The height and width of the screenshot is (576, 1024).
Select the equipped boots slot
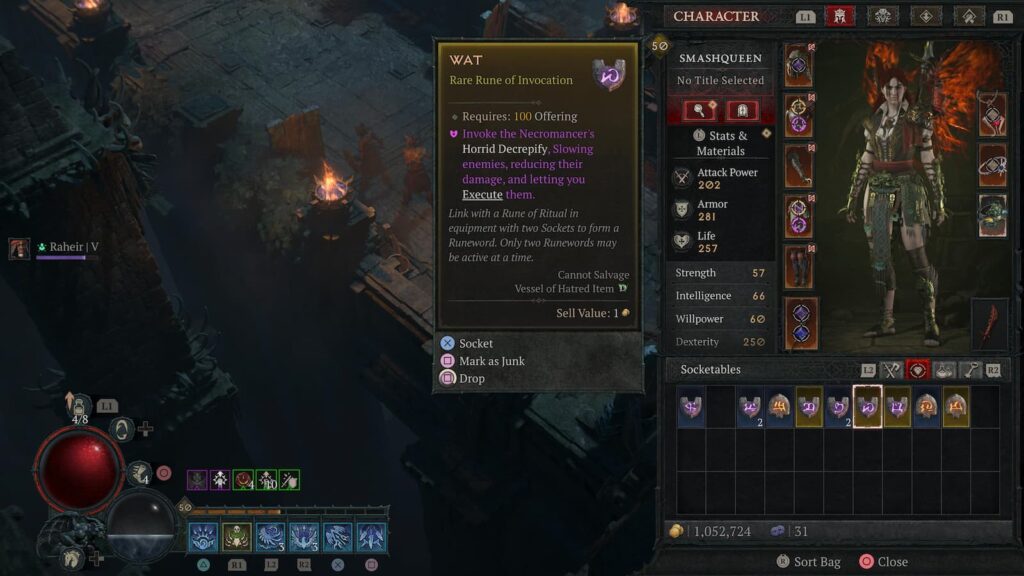point(799,267)
